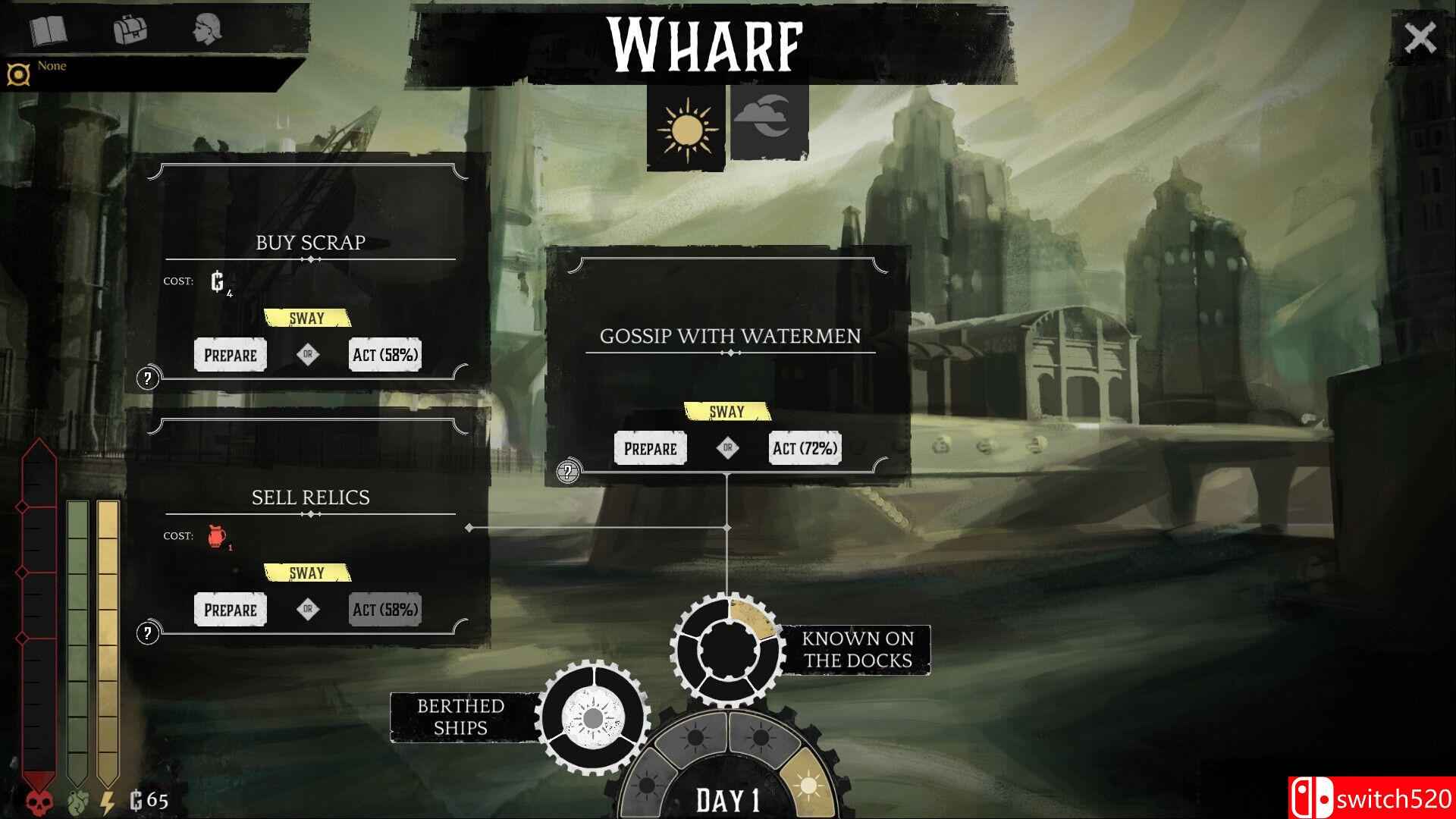Switch to the night moon tab
The height and width of the screenshot is (819, 1456).
pyautogui.click(x=769, y=121)
